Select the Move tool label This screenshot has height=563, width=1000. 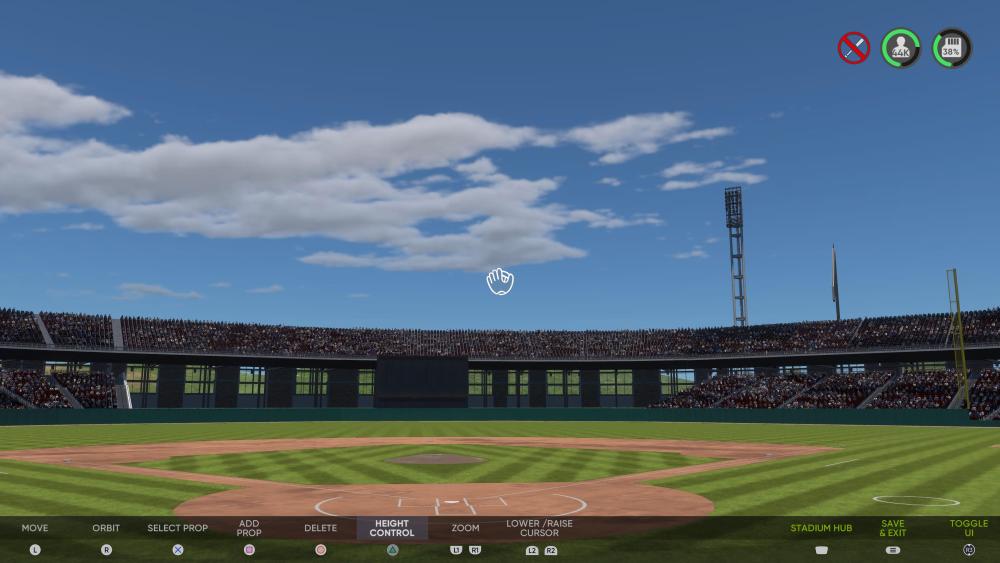pyautogui.click(x=35, y=528)
